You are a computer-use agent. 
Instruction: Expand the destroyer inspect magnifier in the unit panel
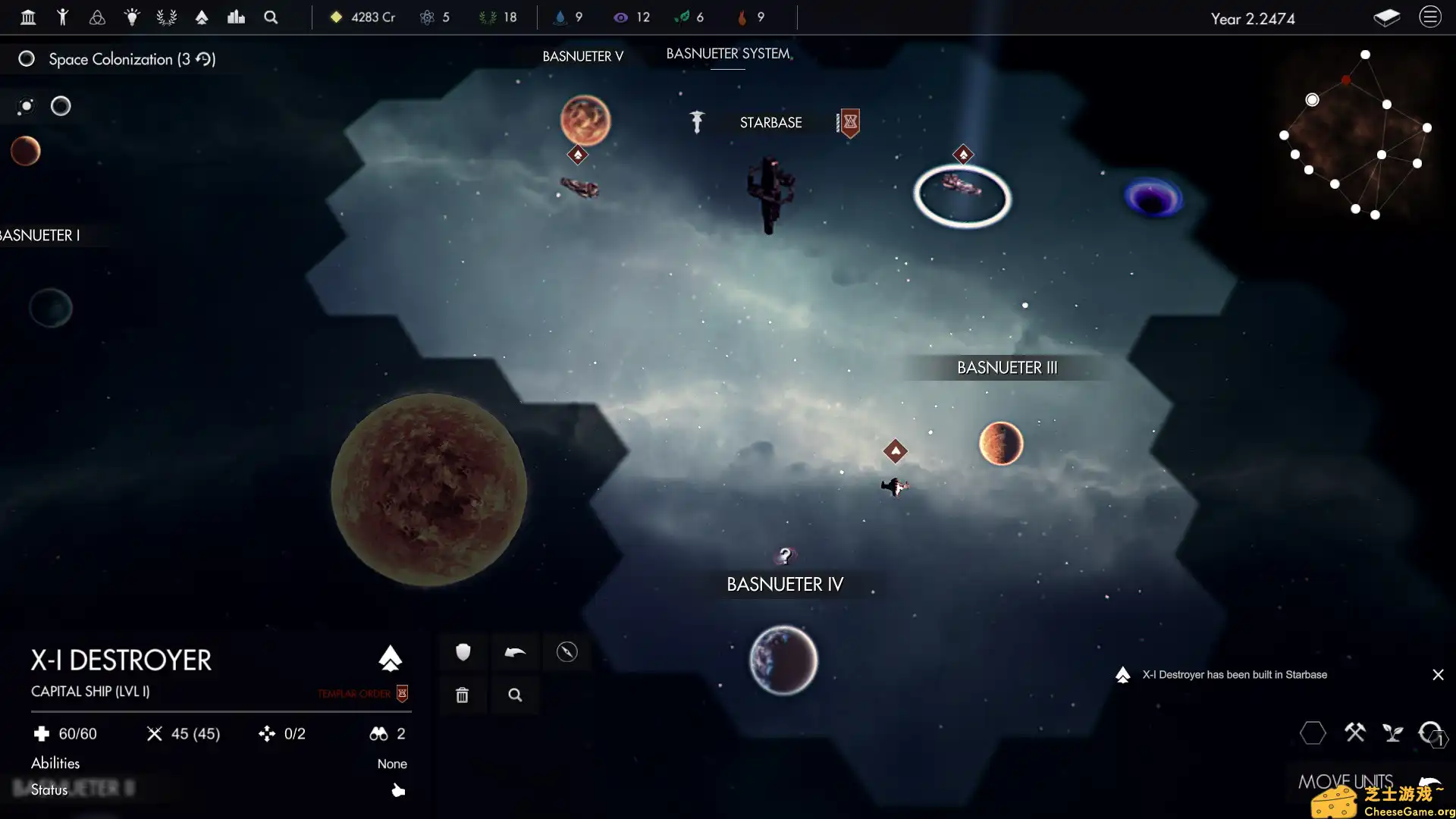click(x=515, y=695)
